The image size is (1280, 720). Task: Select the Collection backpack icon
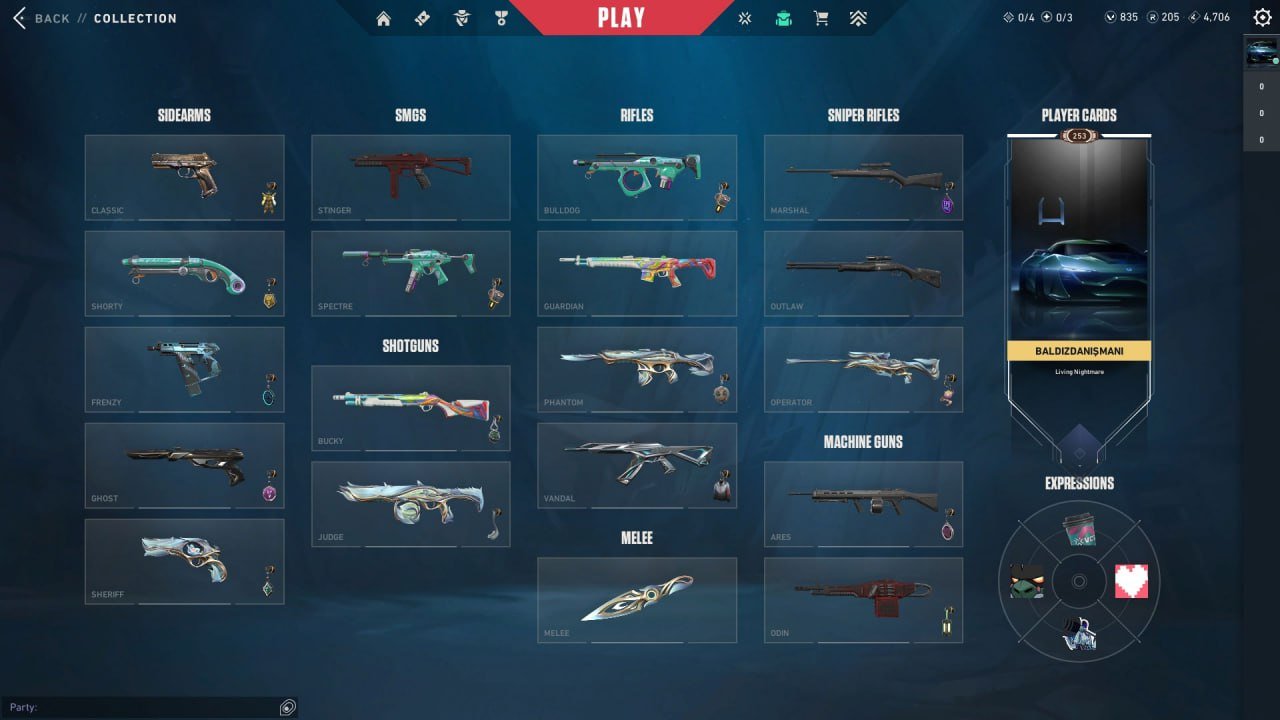(783, 18)
